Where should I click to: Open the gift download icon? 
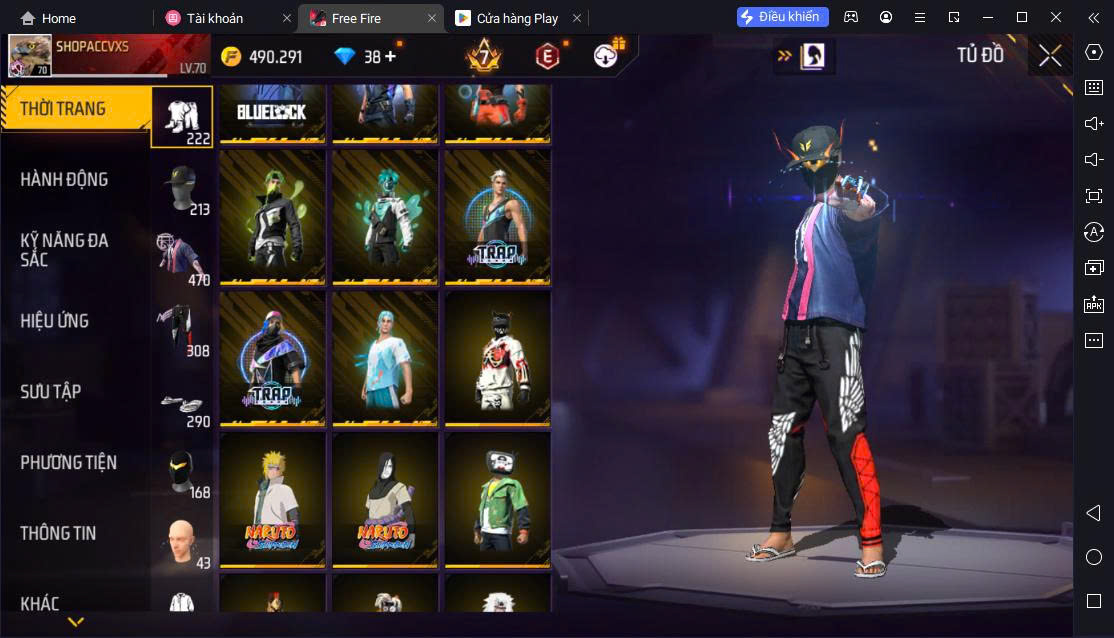click(x=607, y=56)
